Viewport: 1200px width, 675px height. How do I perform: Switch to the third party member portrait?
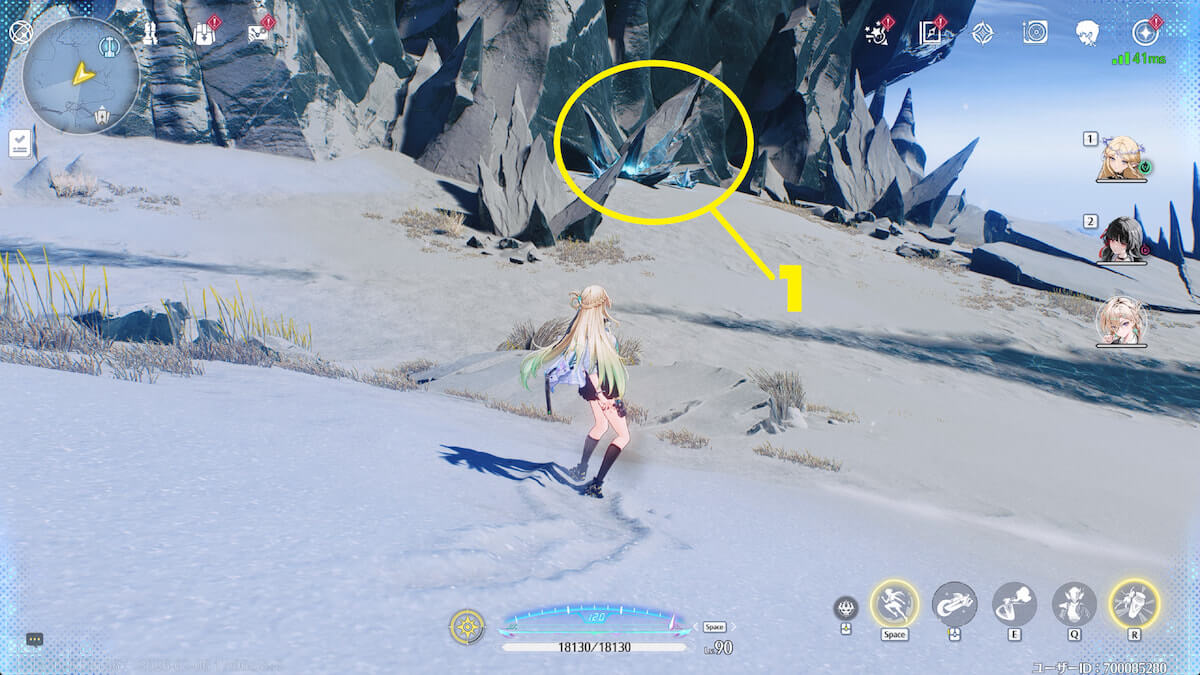pyautogui.click(x=1120, y=322)
